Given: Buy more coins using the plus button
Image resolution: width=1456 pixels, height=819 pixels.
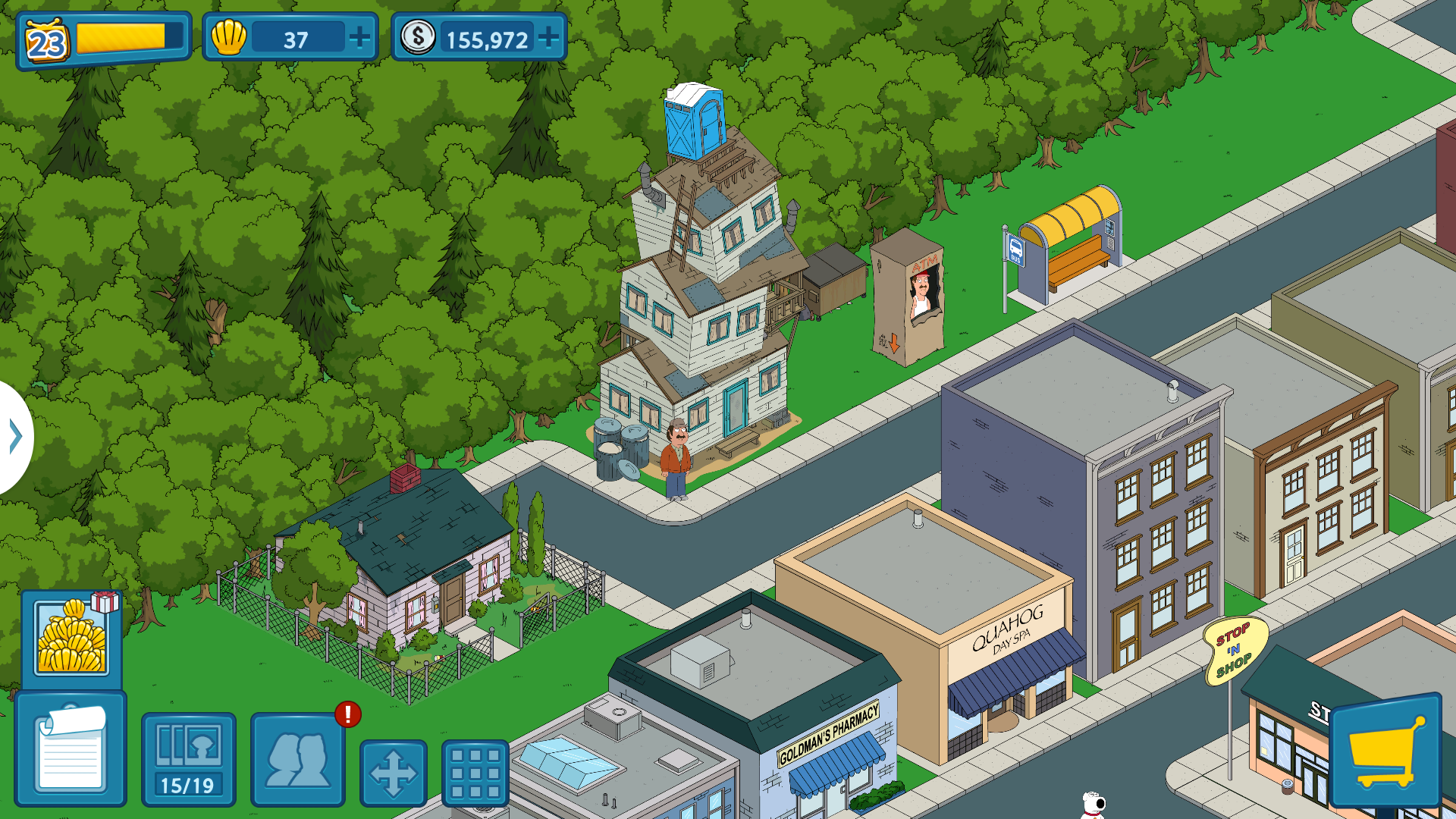Looking at the screenshot, I should click(x=548, y=37).
